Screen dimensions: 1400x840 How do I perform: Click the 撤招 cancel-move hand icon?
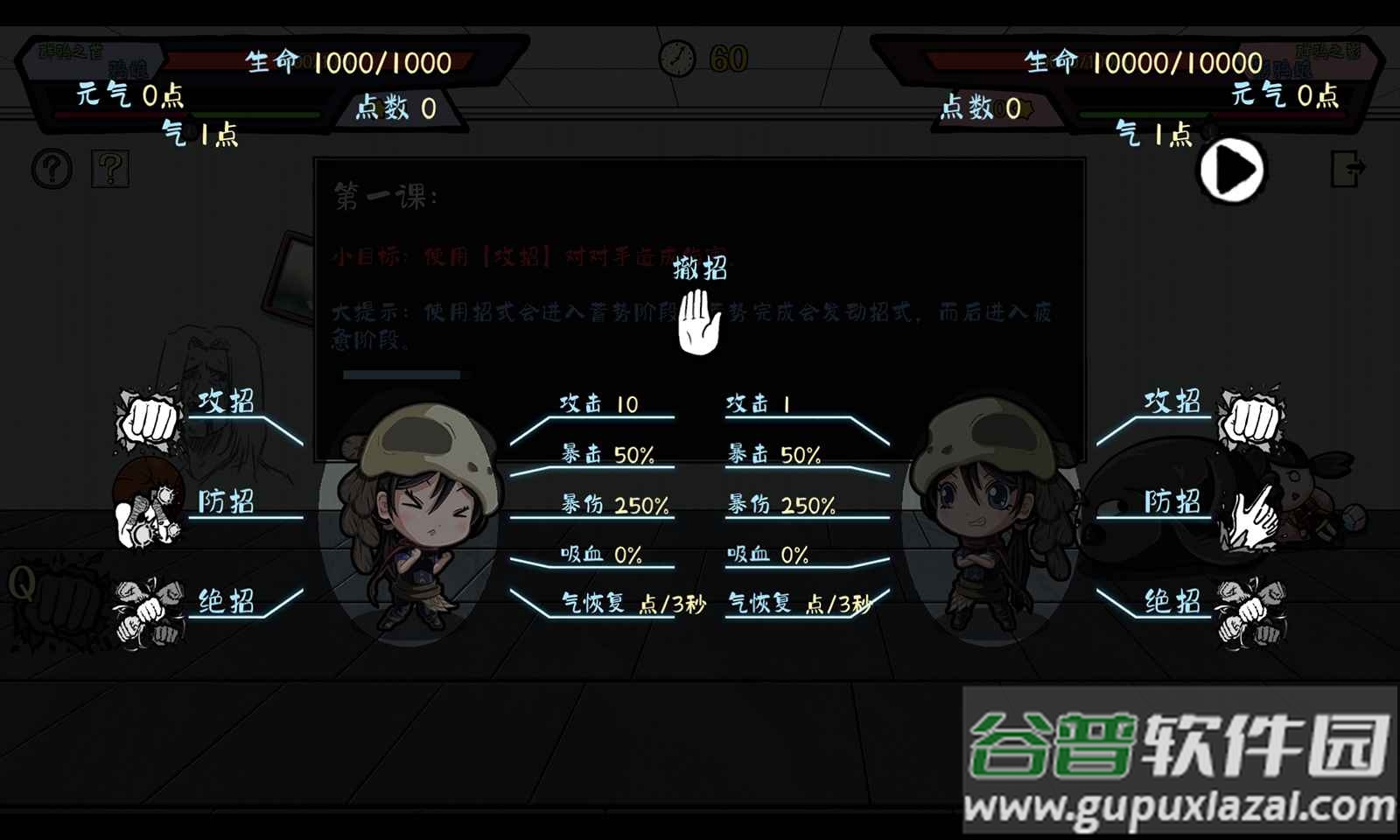pyautogui.click(x=696, y=324)
